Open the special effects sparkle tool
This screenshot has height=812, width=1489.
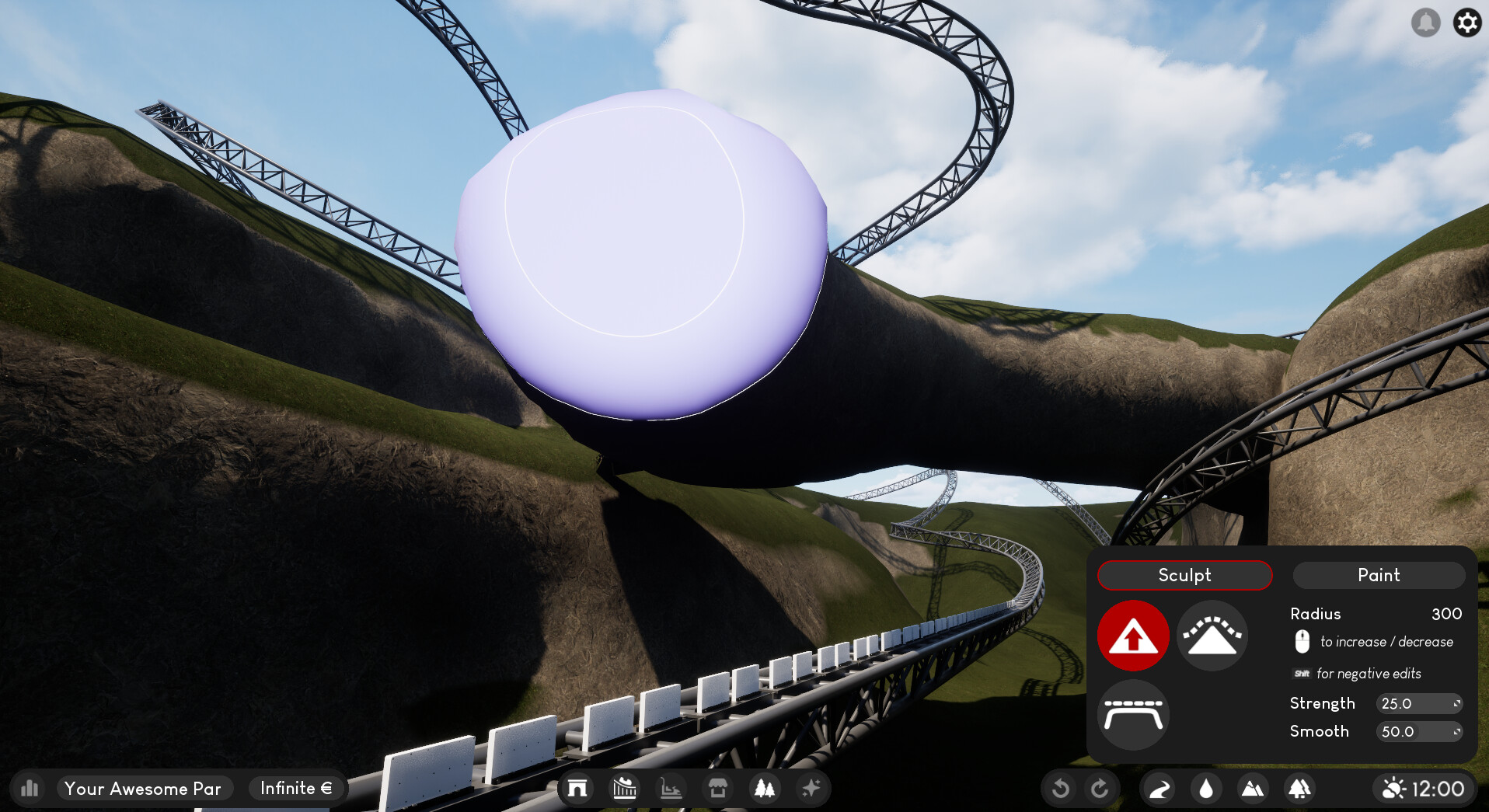coord(810,788)
